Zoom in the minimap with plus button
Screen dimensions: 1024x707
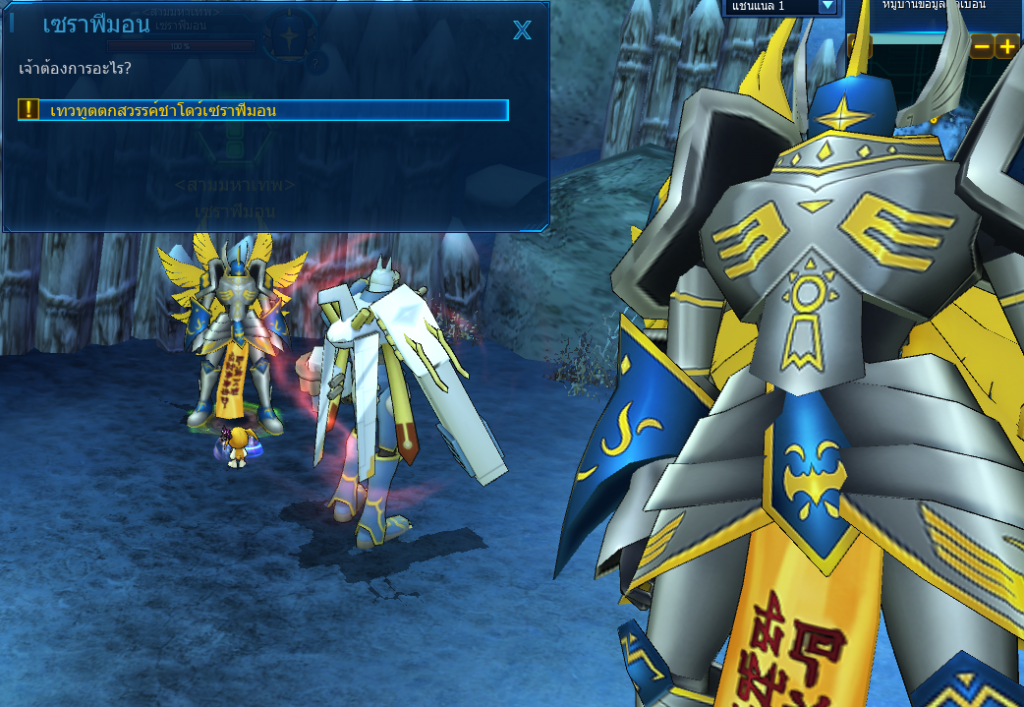pyautogui.click(x=1007, y=46)
